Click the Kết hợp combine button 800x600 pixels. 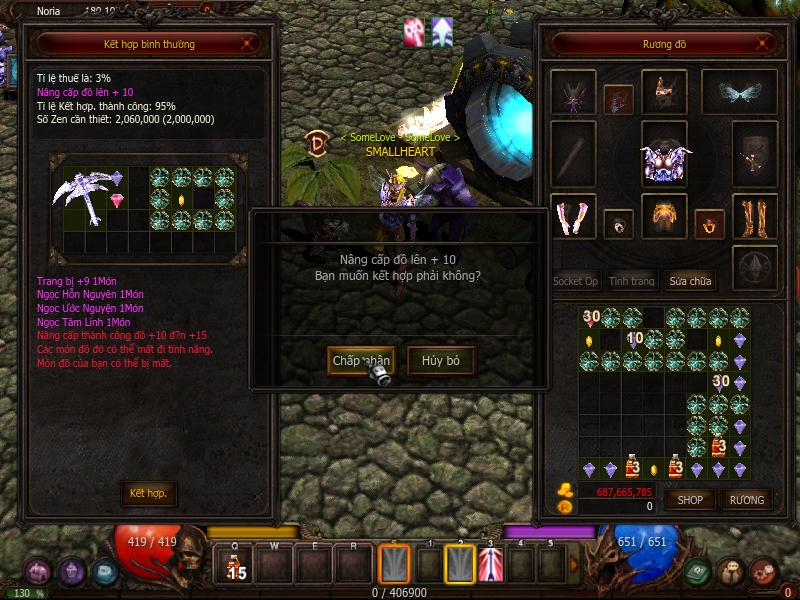tap(148, 493)
